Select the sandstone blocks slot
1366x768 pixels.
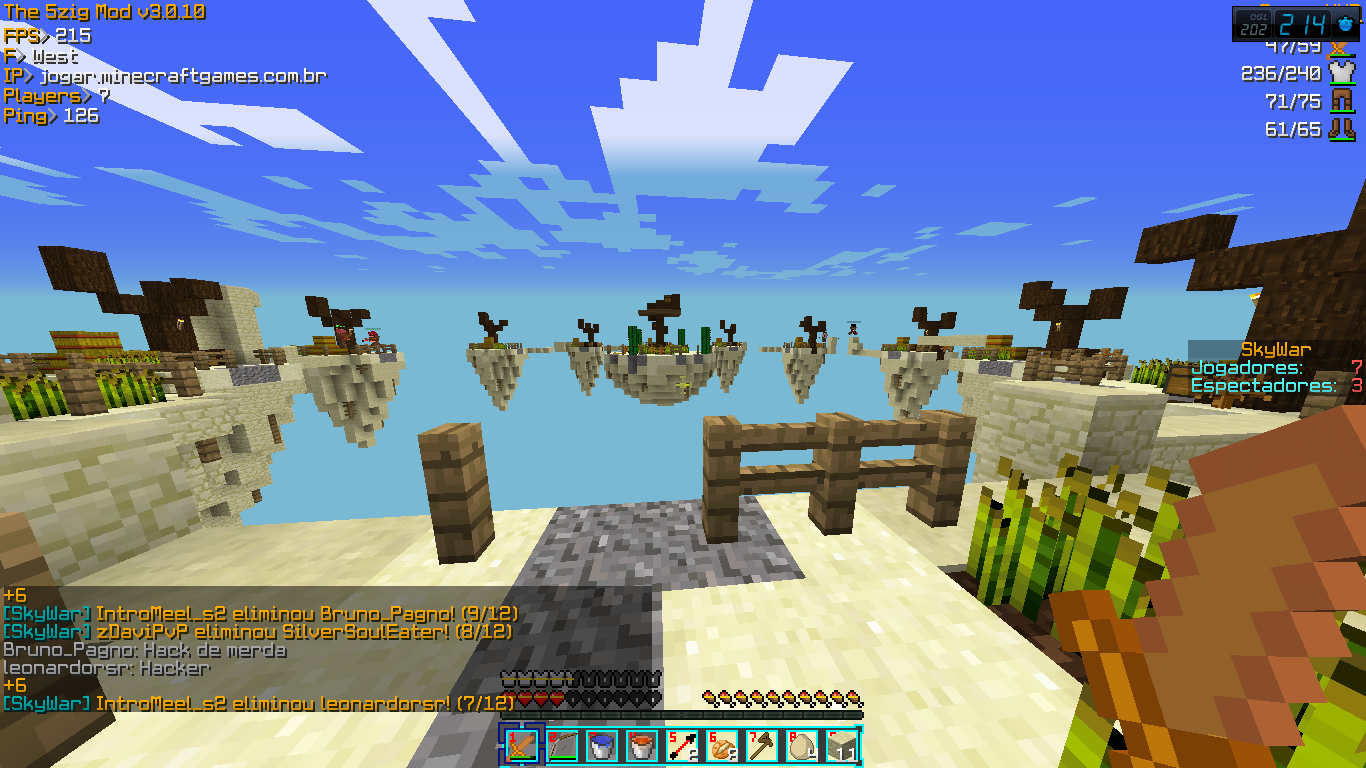point(842,745)
